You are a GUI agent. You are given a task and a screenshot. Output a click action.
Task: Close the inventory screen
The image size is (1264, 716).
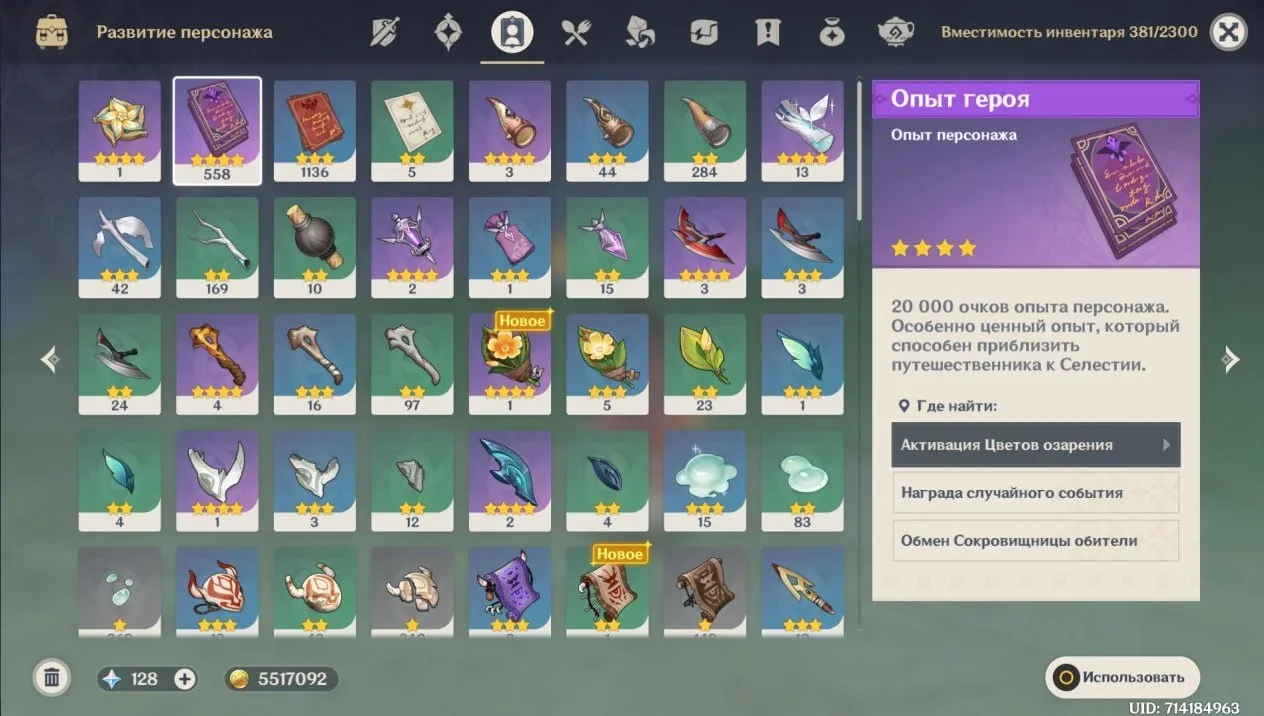point(1228,32)
